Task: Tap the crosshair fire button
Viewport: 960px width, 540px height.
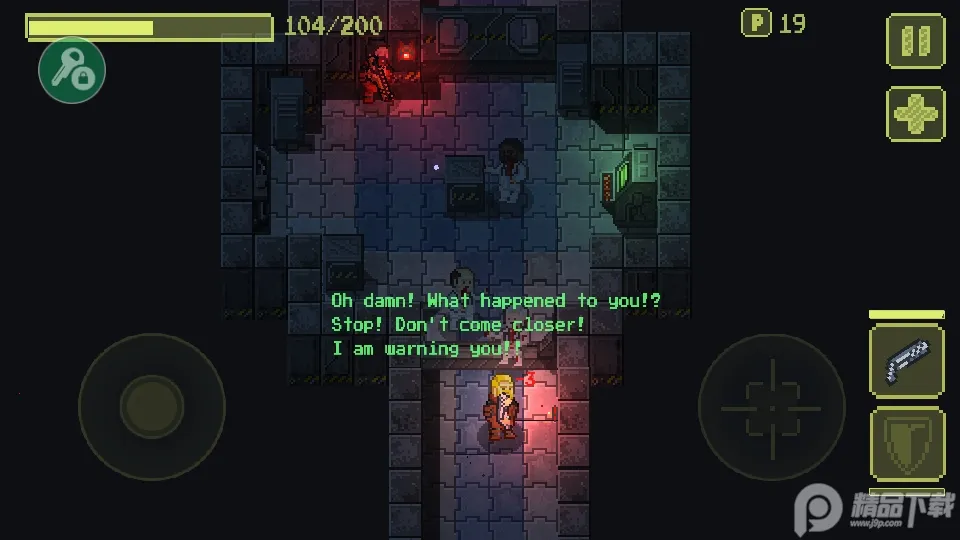Action: pyautogui.click(x=771, y=407)
